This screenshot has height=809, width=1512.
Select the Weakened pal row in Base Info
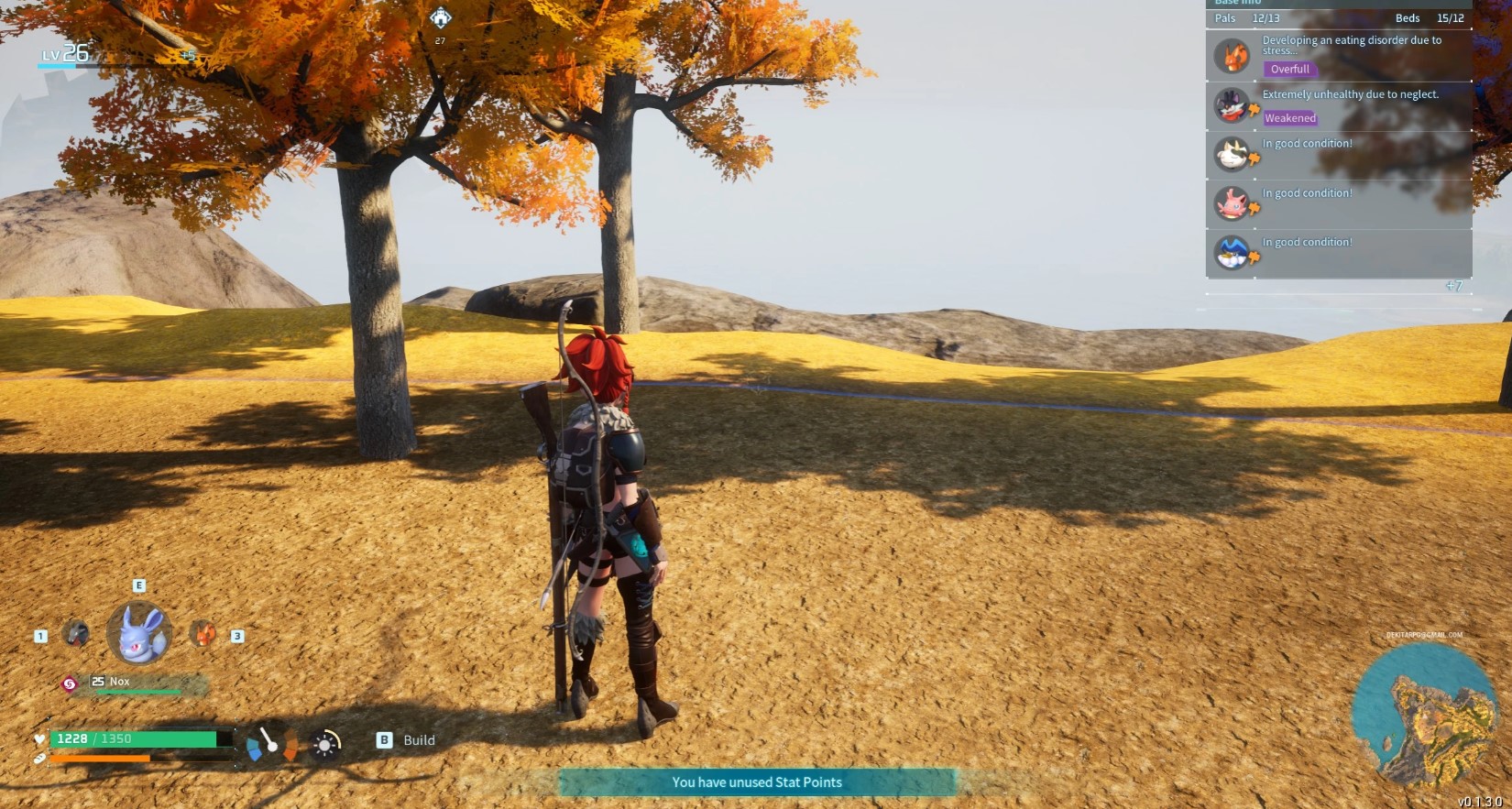(1339, 105)
